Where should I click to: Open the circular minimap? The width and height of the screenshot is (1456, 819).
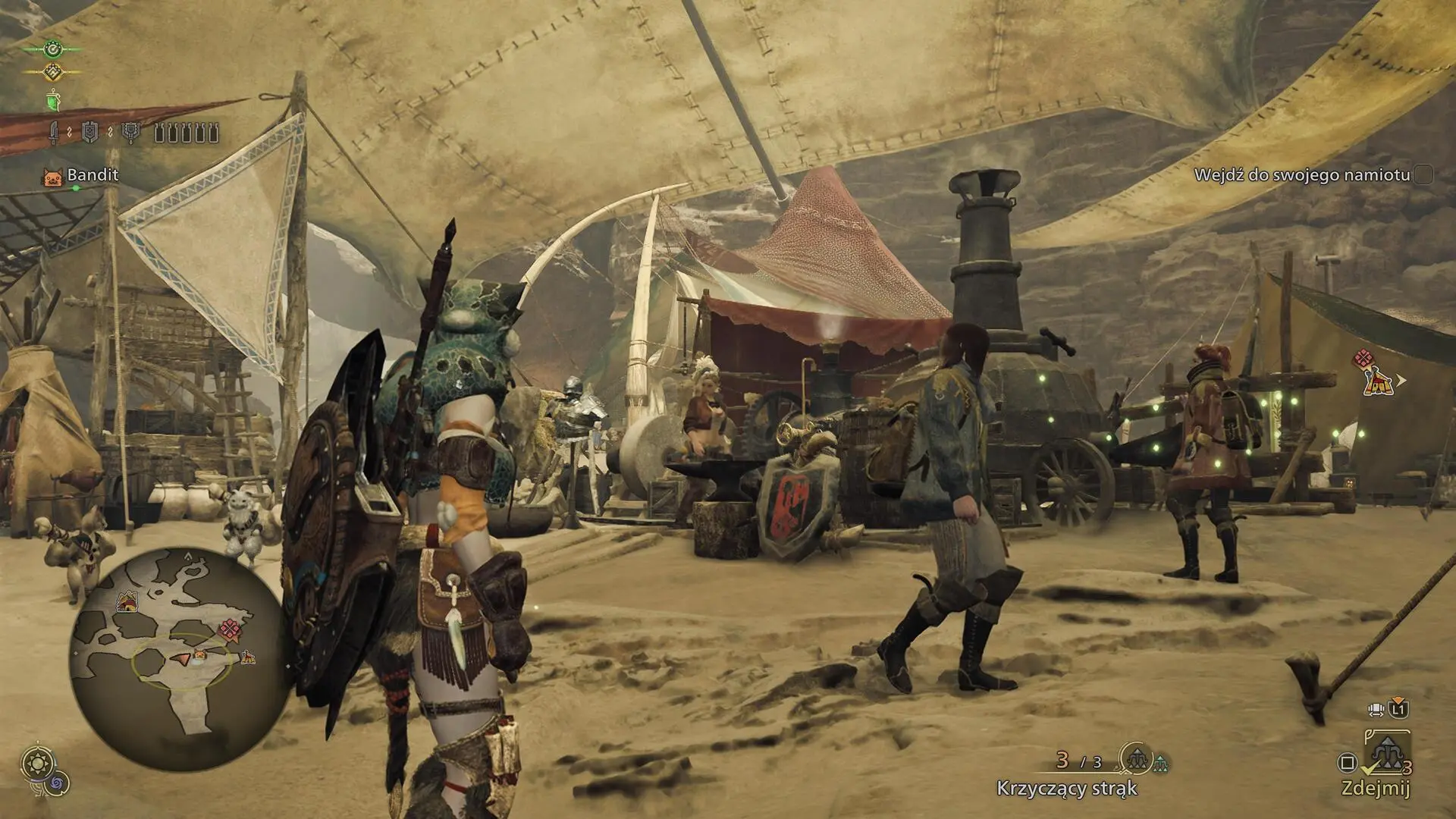(179, 658)
